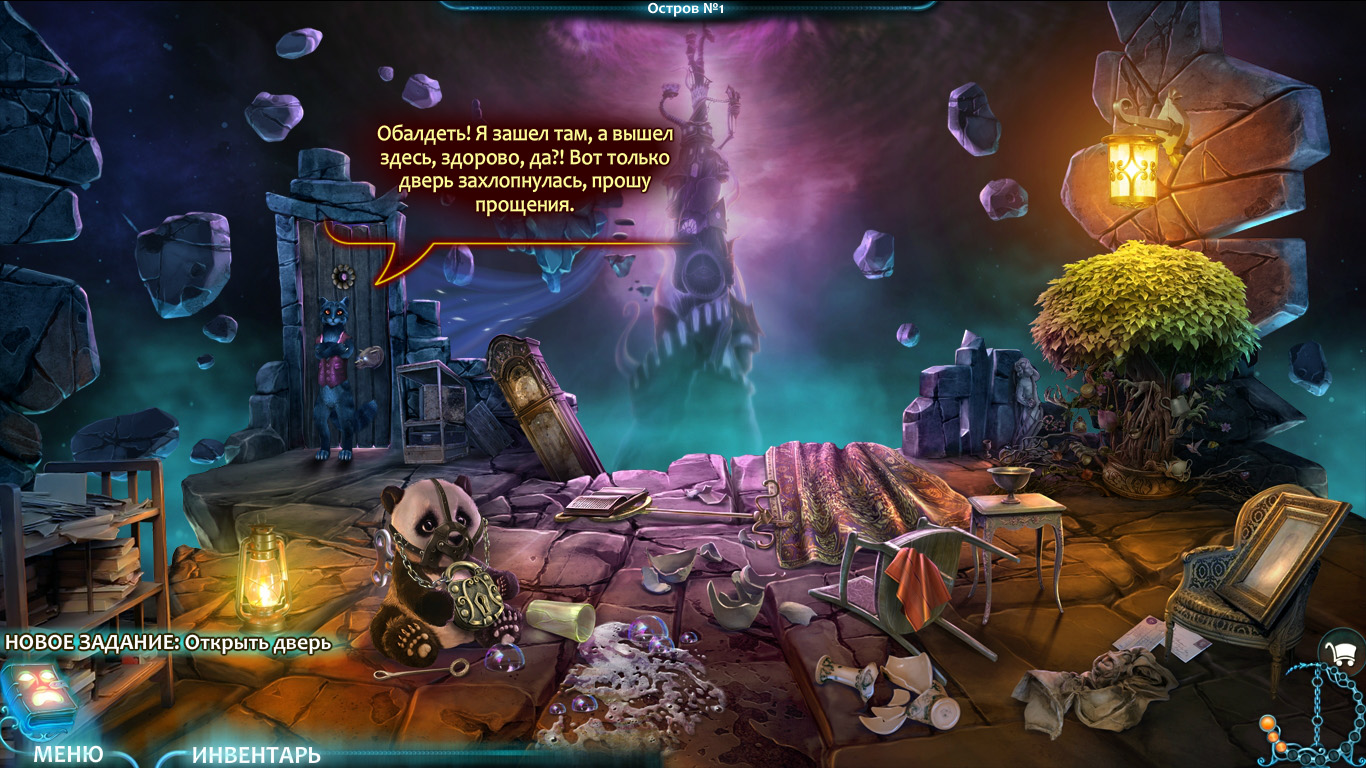Click the НОВОЕ ЗАДАНИЕ task notification
The width and height of the screenshot is (1366, 768).
[x=167, y=642]
